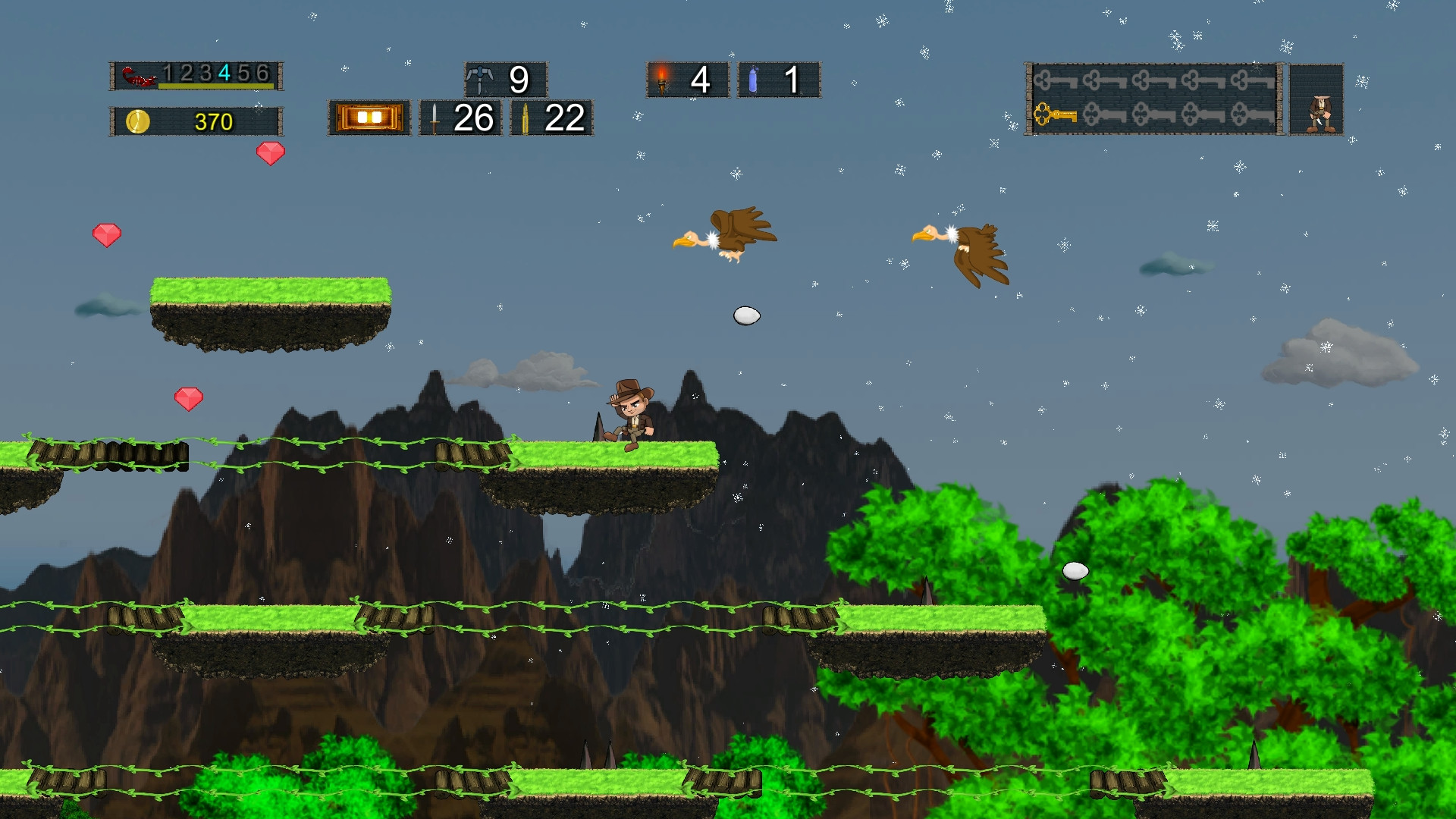
Task: Click the torch icon with count 4
Action: pos(661,78)
